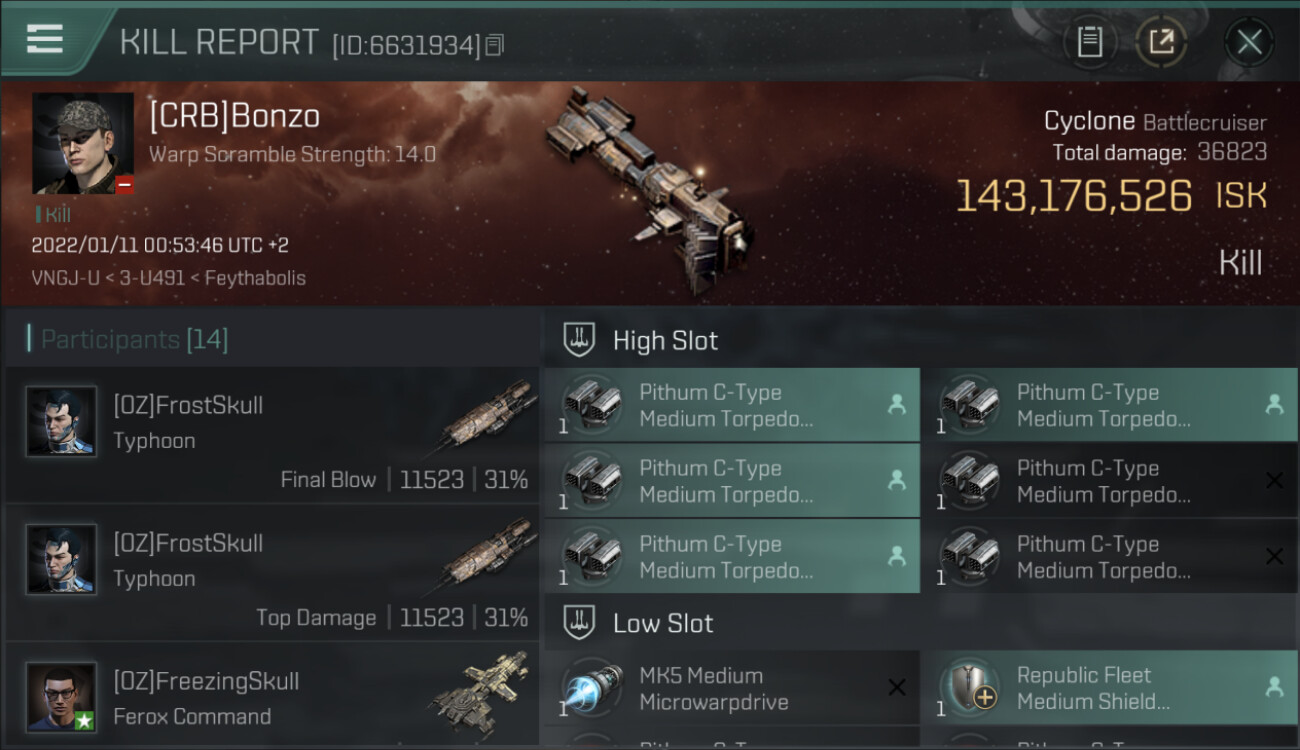
Task: Select FreezingSkull's Ferox Command row
Action: coord(272,697)
